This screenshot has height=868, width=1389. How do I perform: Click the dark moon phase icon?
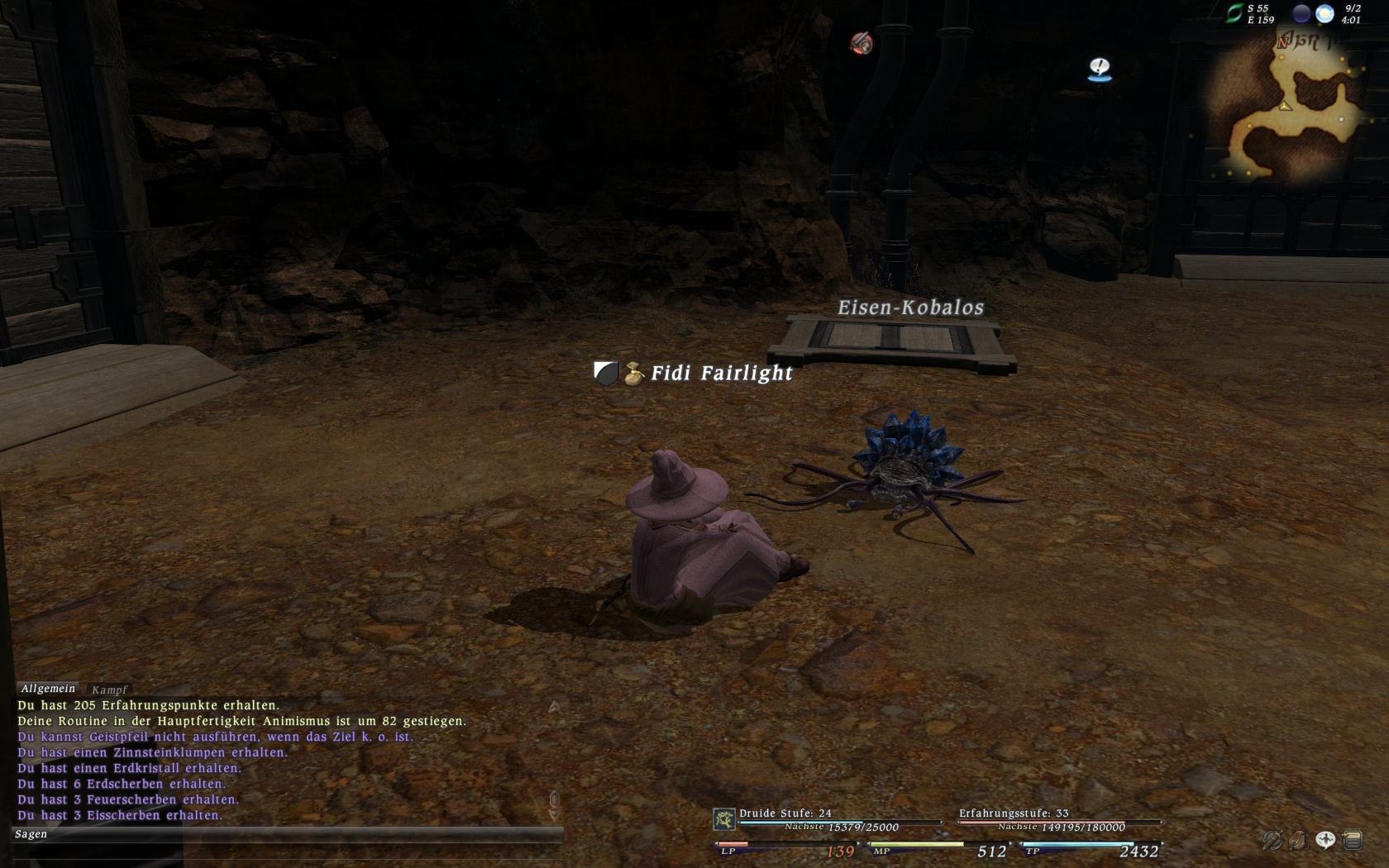(x=1301, y=13)
